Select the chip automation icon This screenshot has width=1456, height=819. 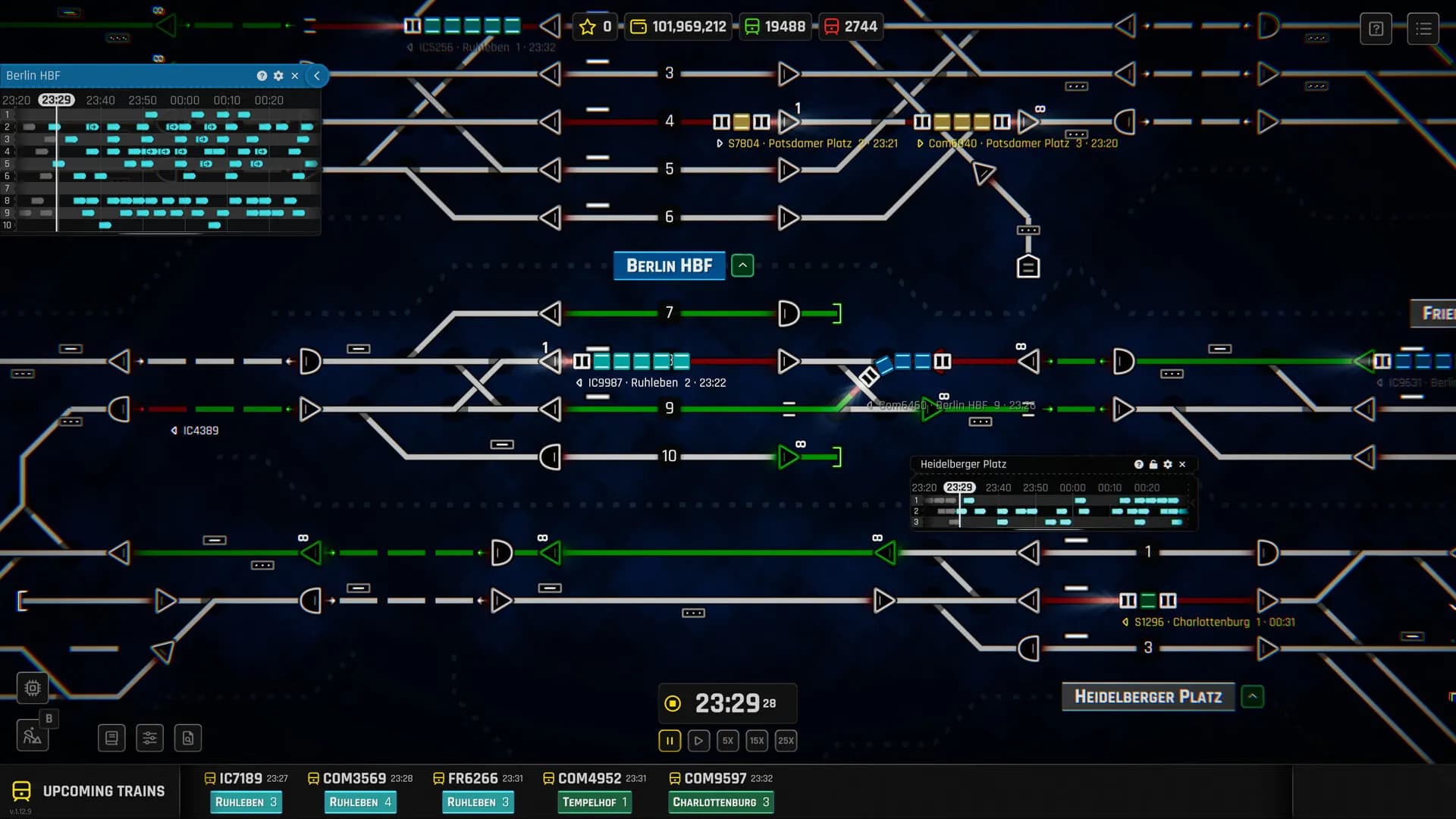pyautogui.click(x=32, y=688)
